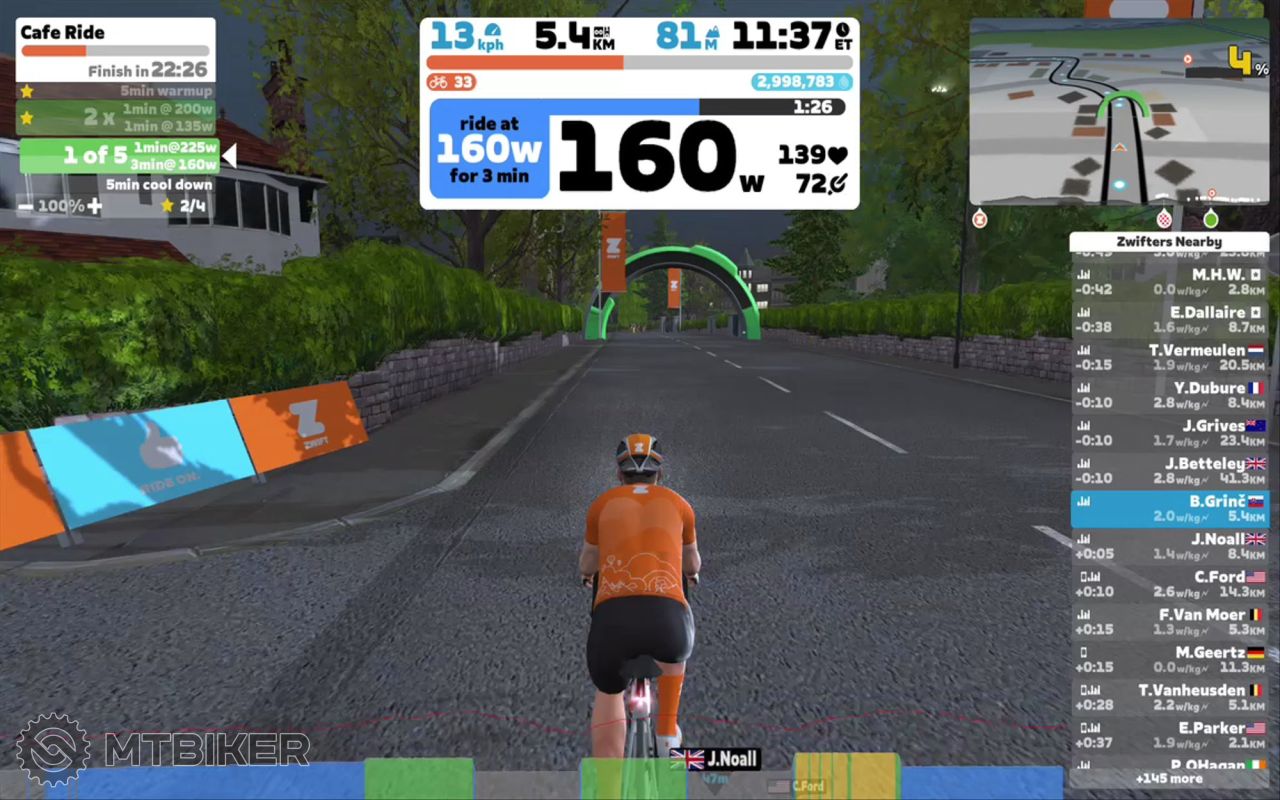Choose J.Betteley from the nearby list

click(1169, 471)
